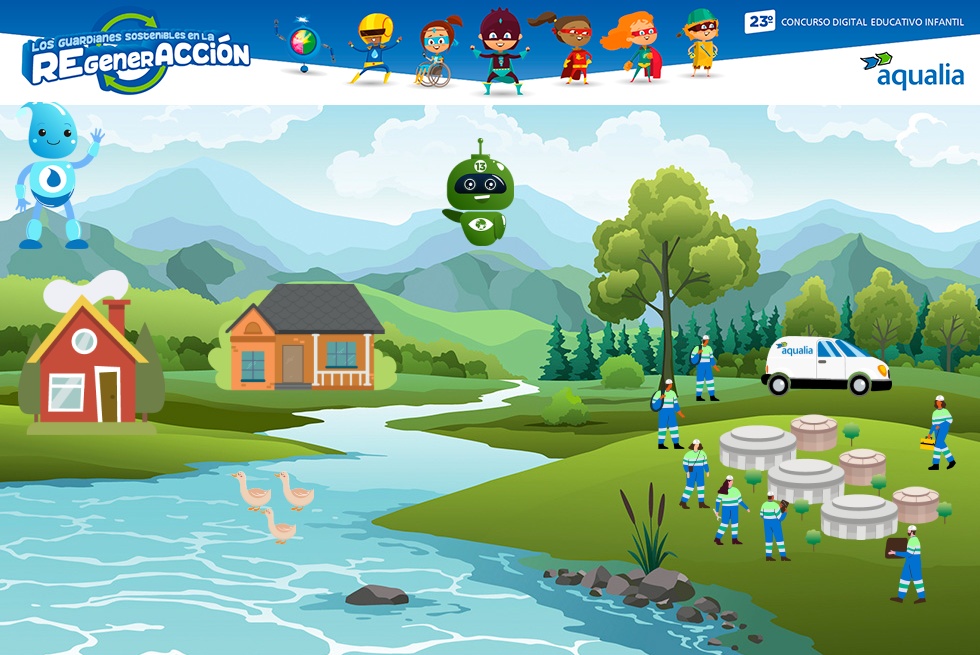Click the Guardianes REgenerACCIÓN logo
This screenshot has height=655, width=980.
pos(136,54)
